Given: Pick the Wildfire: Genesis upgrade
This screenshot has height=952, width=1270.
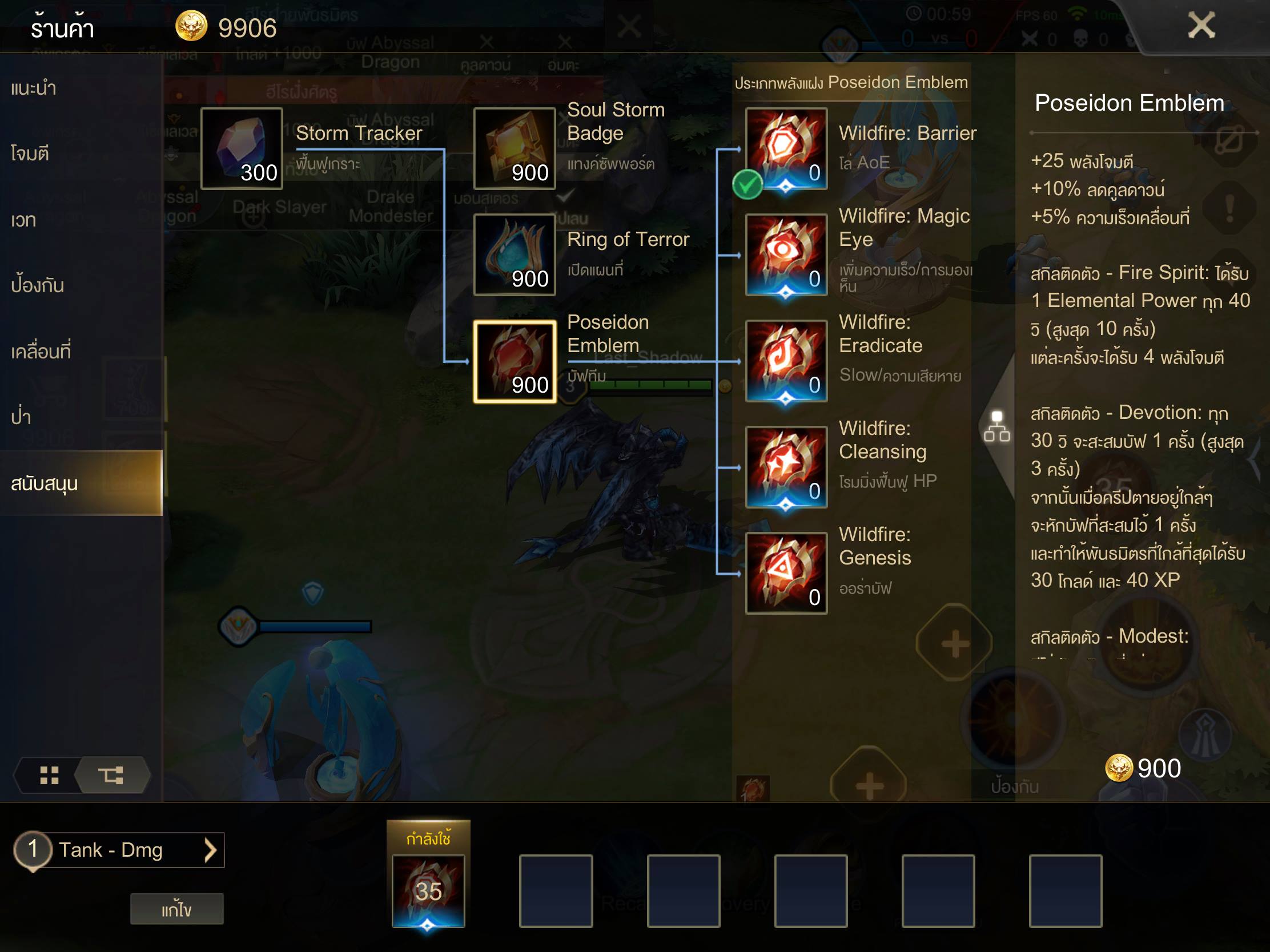Looking at the screenshot, I should pos(786,573).
